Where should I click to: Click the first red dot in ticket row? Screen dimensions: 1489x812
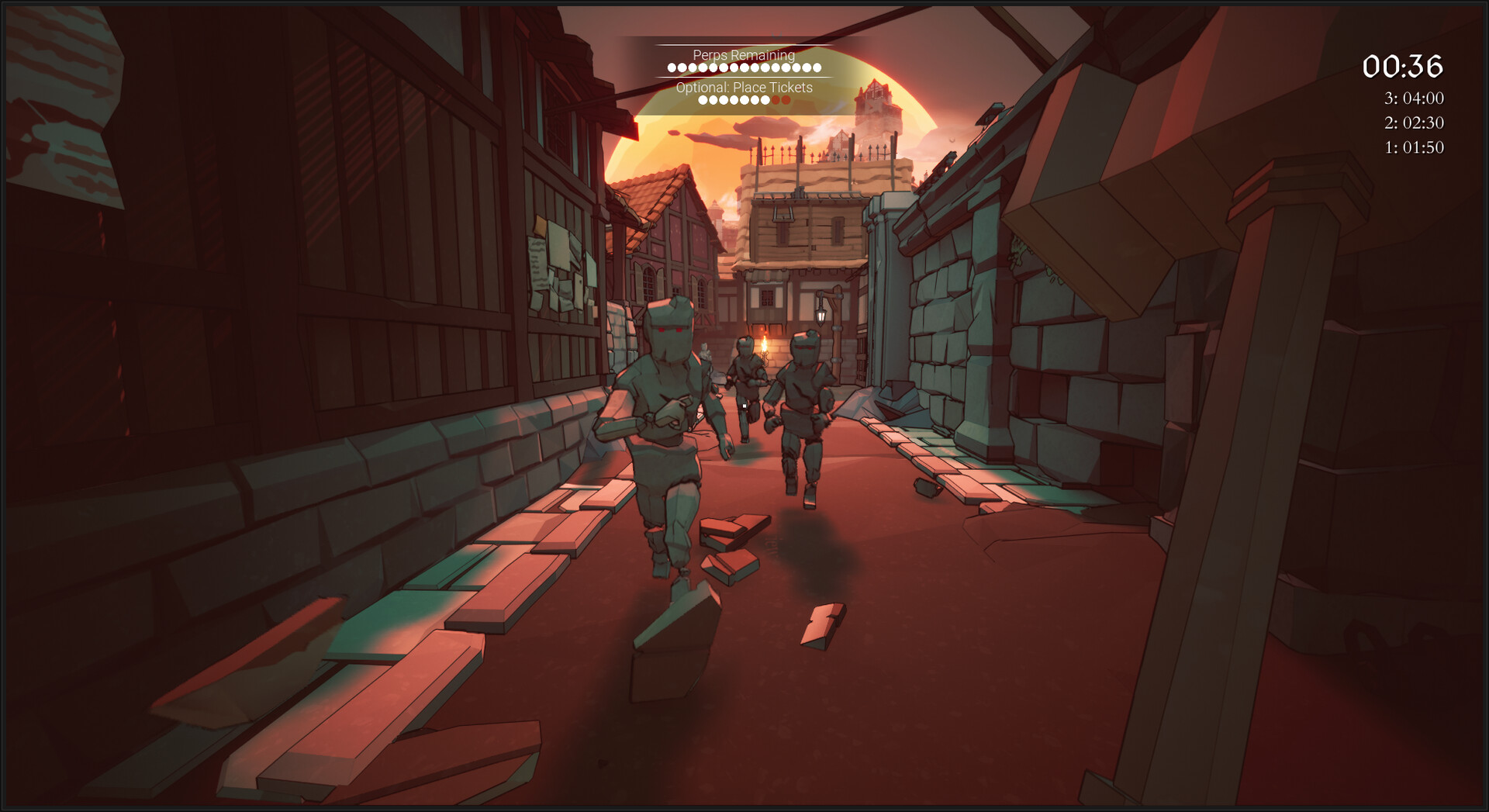click(x=776, y=100)
